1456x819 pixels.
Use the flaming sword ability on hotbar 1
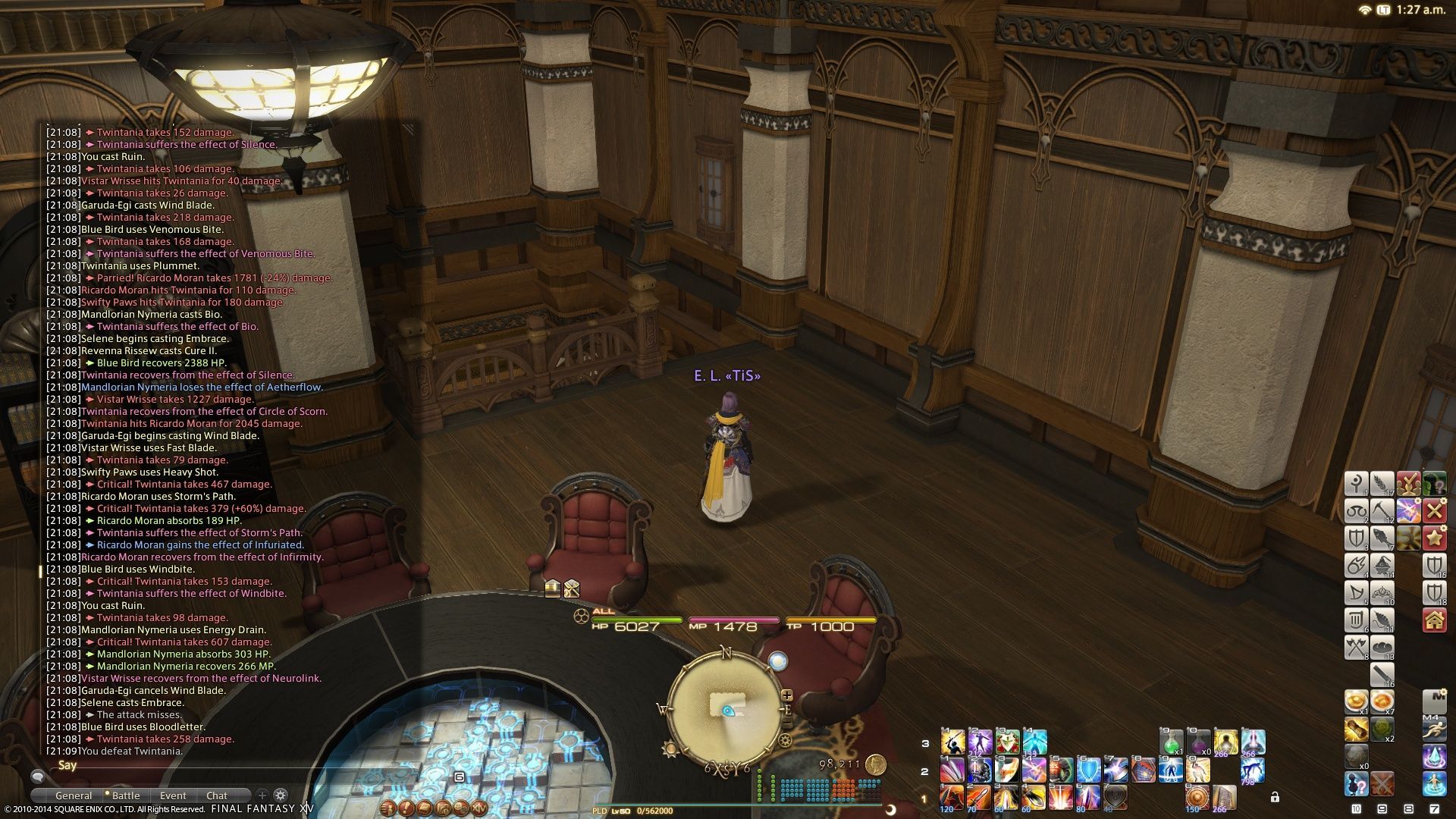(978, 798)
